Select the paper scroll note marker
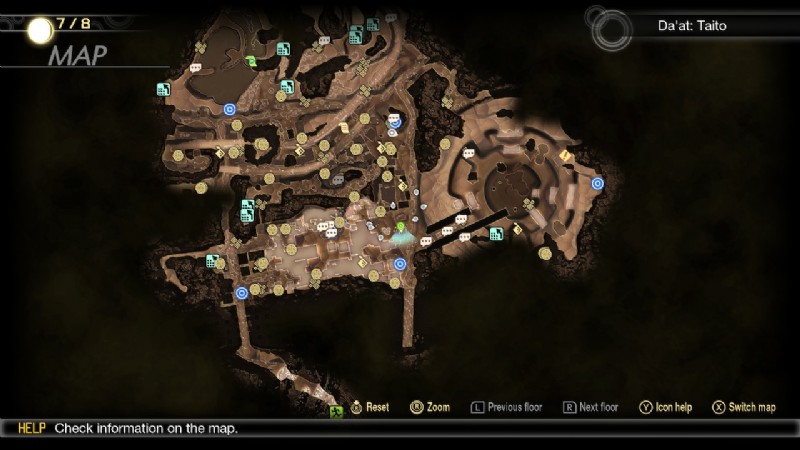The image size is (800, 450). (x=344, y=128)
